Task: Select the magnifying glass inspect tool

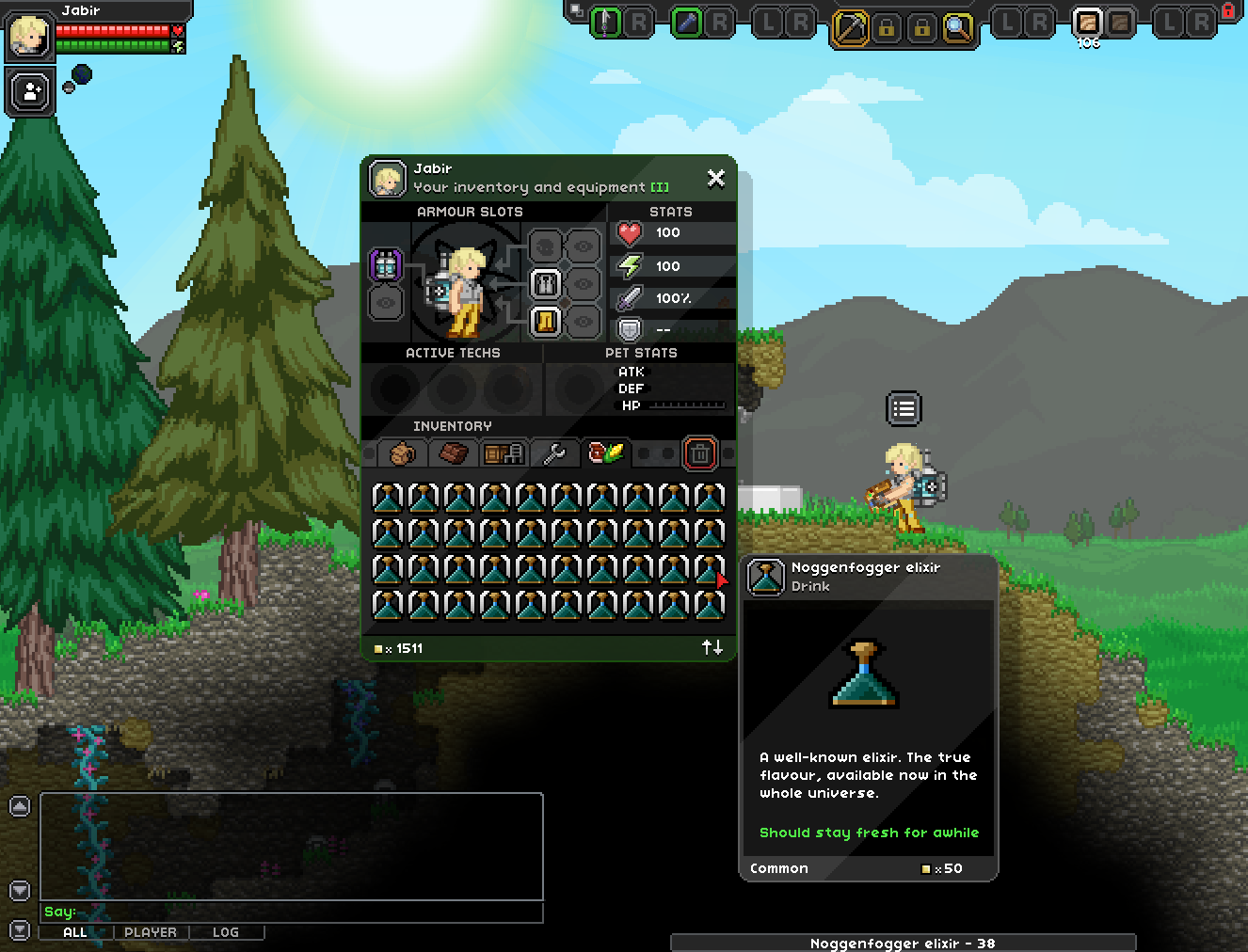Action: point(958,27)
